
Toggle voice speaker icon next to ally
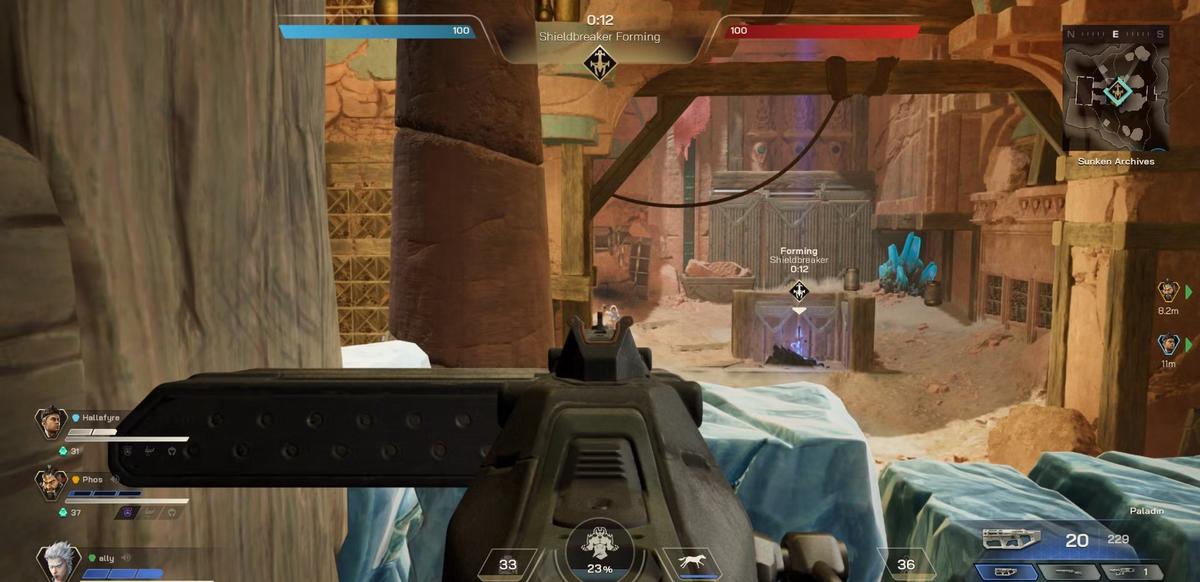click(x=126, y=558)
